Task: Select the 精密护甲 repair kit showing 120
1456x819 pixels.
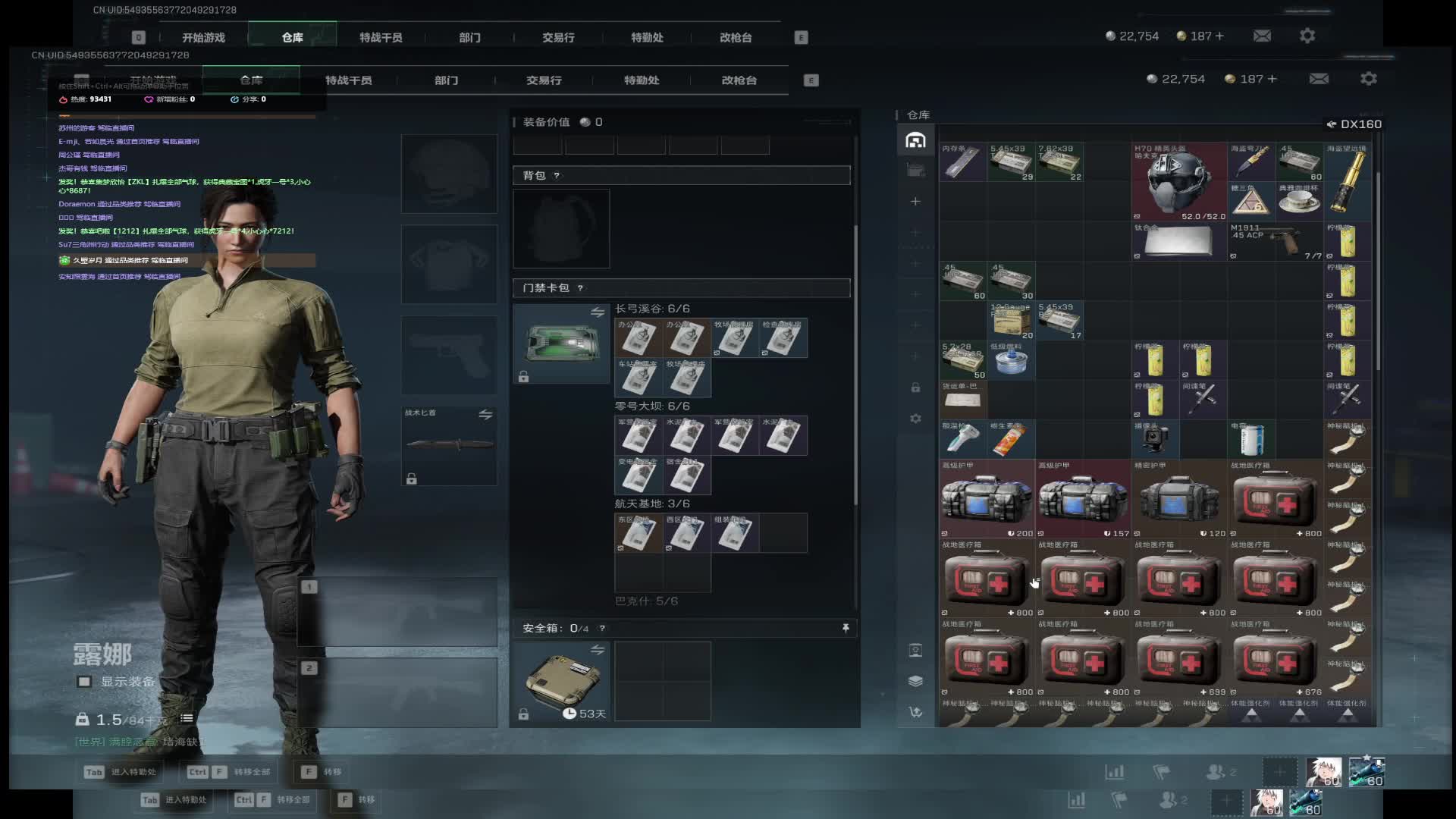Action: pos(1178,499)
